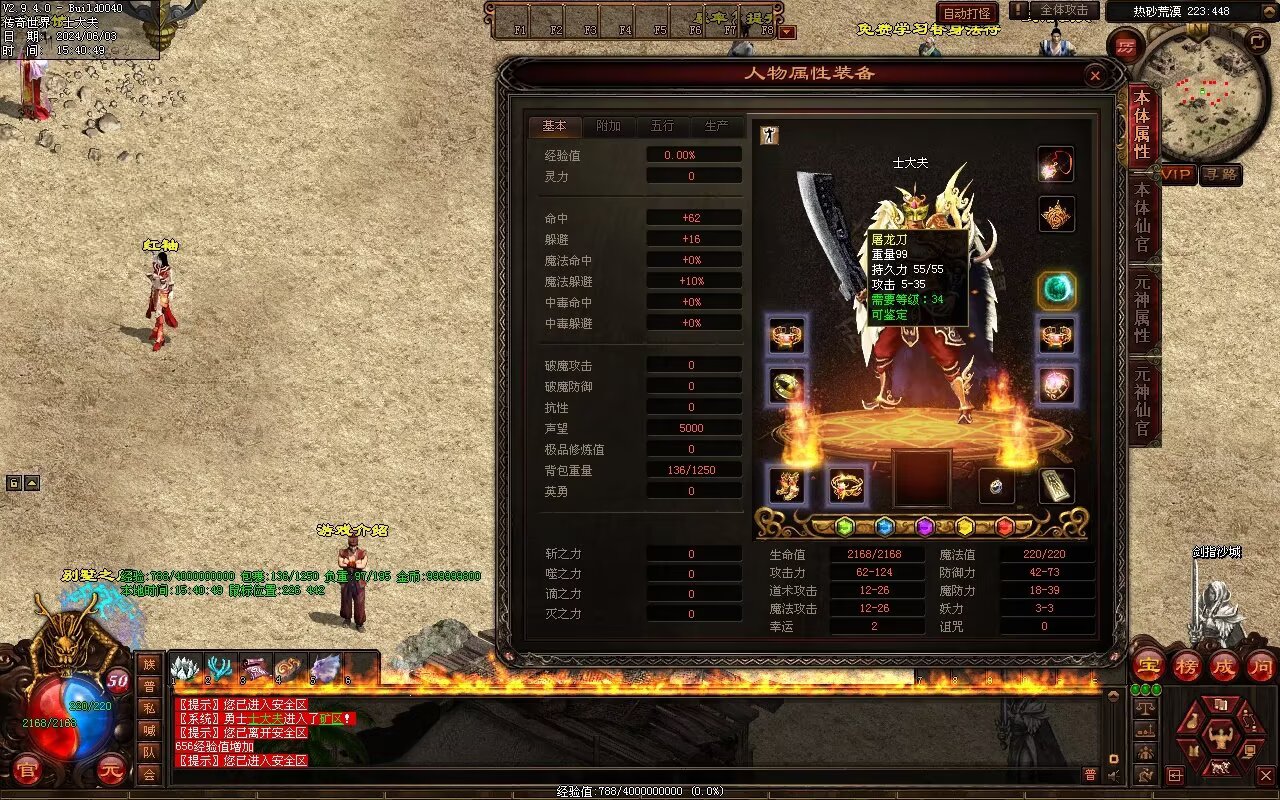
Task: Select the 私 private chat channel
Action: 149,708
